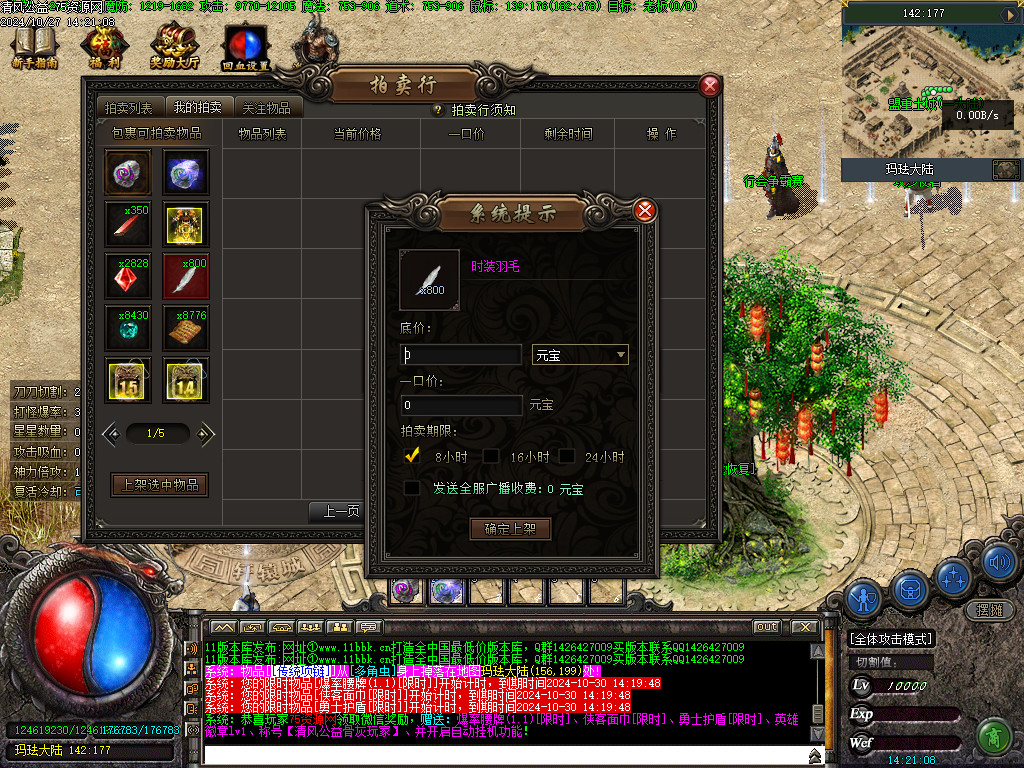This screenshot has width=1024, height=768.
Task: Open the 奖励大厅 reward hall icon
Action: click(x=174, y=46)
